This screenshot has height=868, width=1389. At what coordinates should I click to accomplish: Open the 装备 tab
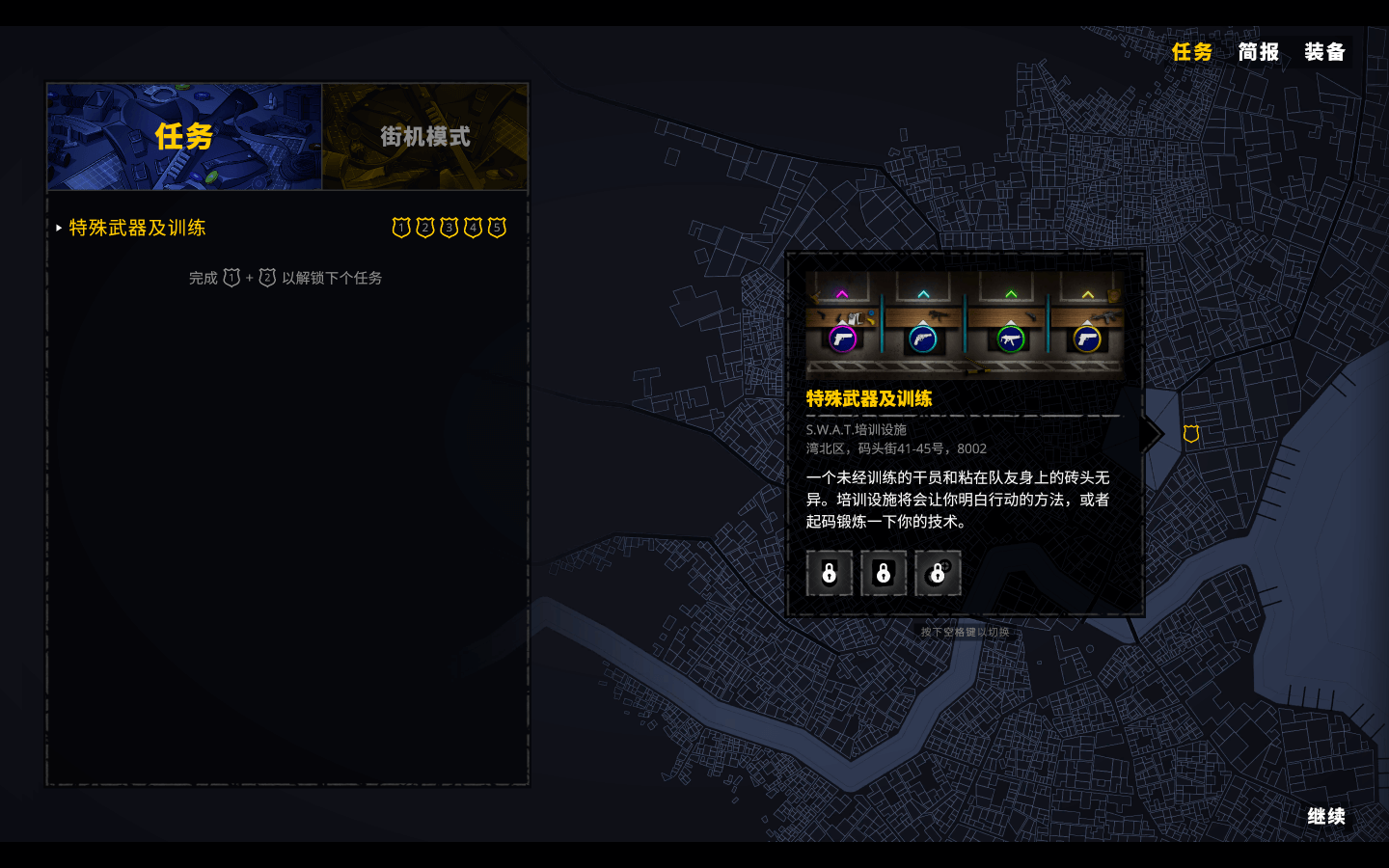click(x=1324, y=53)
